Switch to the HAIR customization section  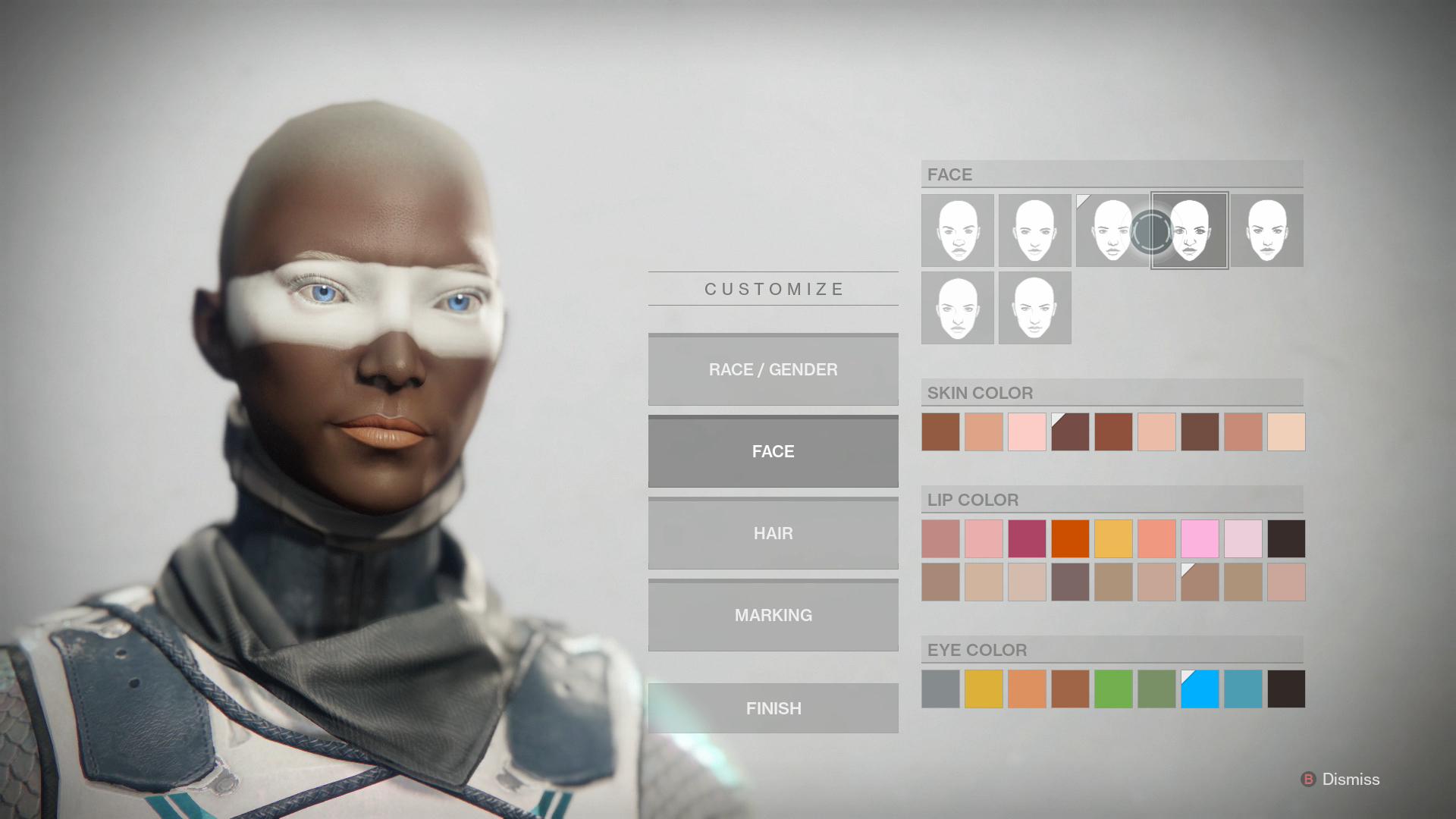click(773, 533)
